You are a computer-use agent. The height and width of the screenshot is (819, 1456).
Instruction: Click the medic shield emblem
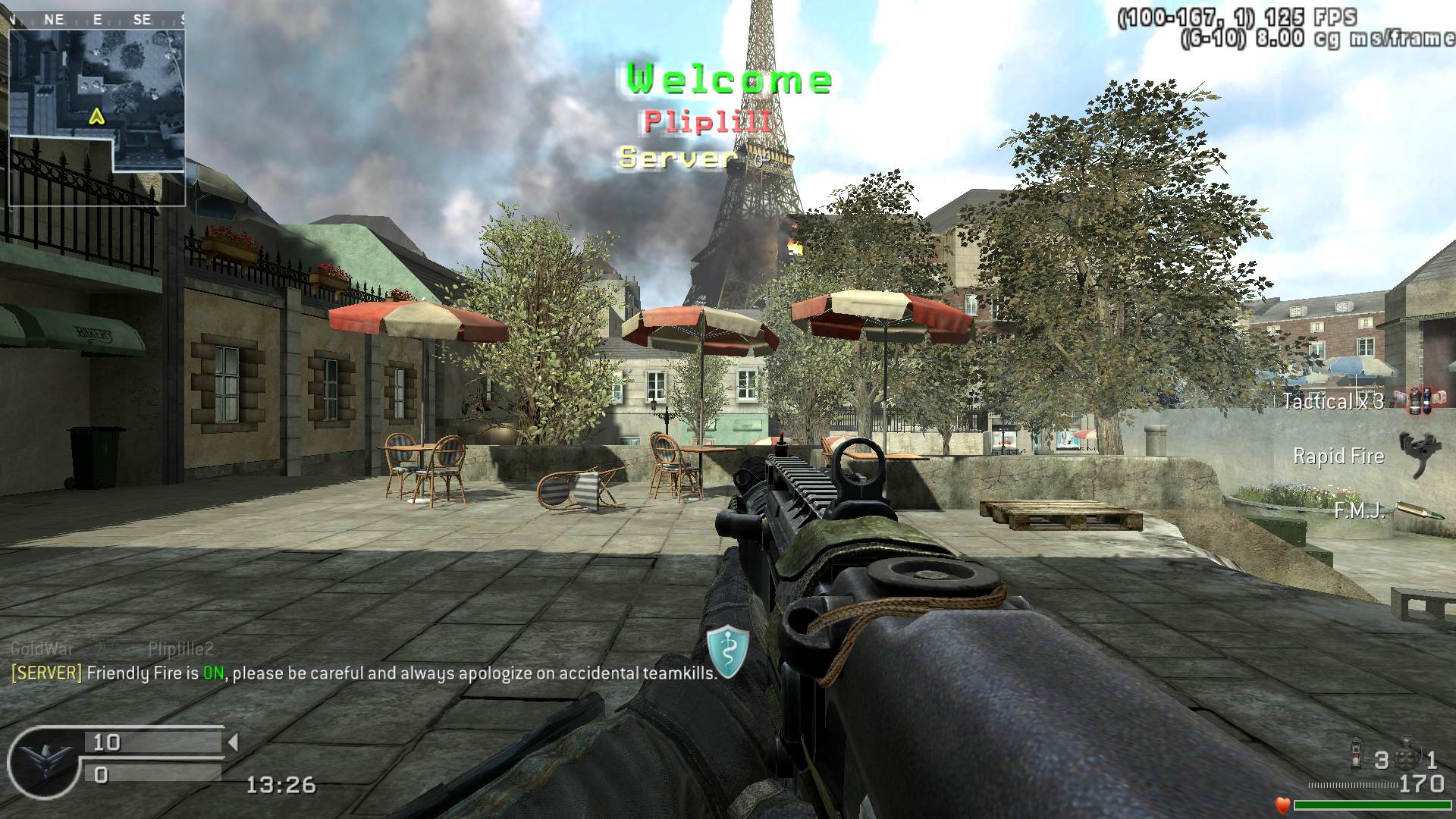(728, 651)
